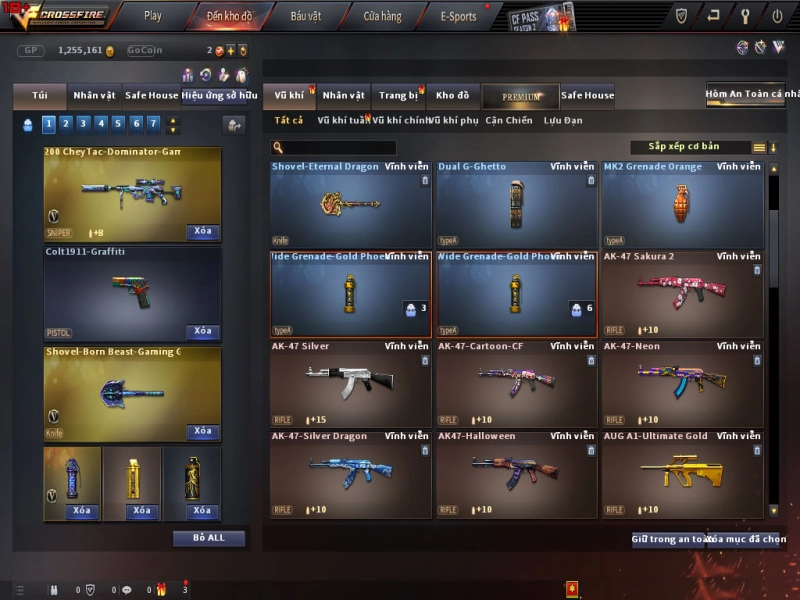Select the AK-47 Silver rifle
Screen dimensions: 800x600
[x=350, y=382]
